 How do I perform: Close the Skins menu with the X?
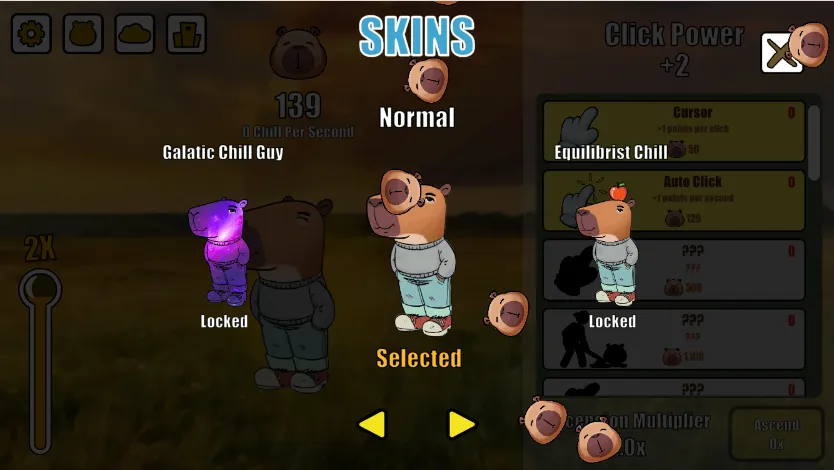pos(780,53)
